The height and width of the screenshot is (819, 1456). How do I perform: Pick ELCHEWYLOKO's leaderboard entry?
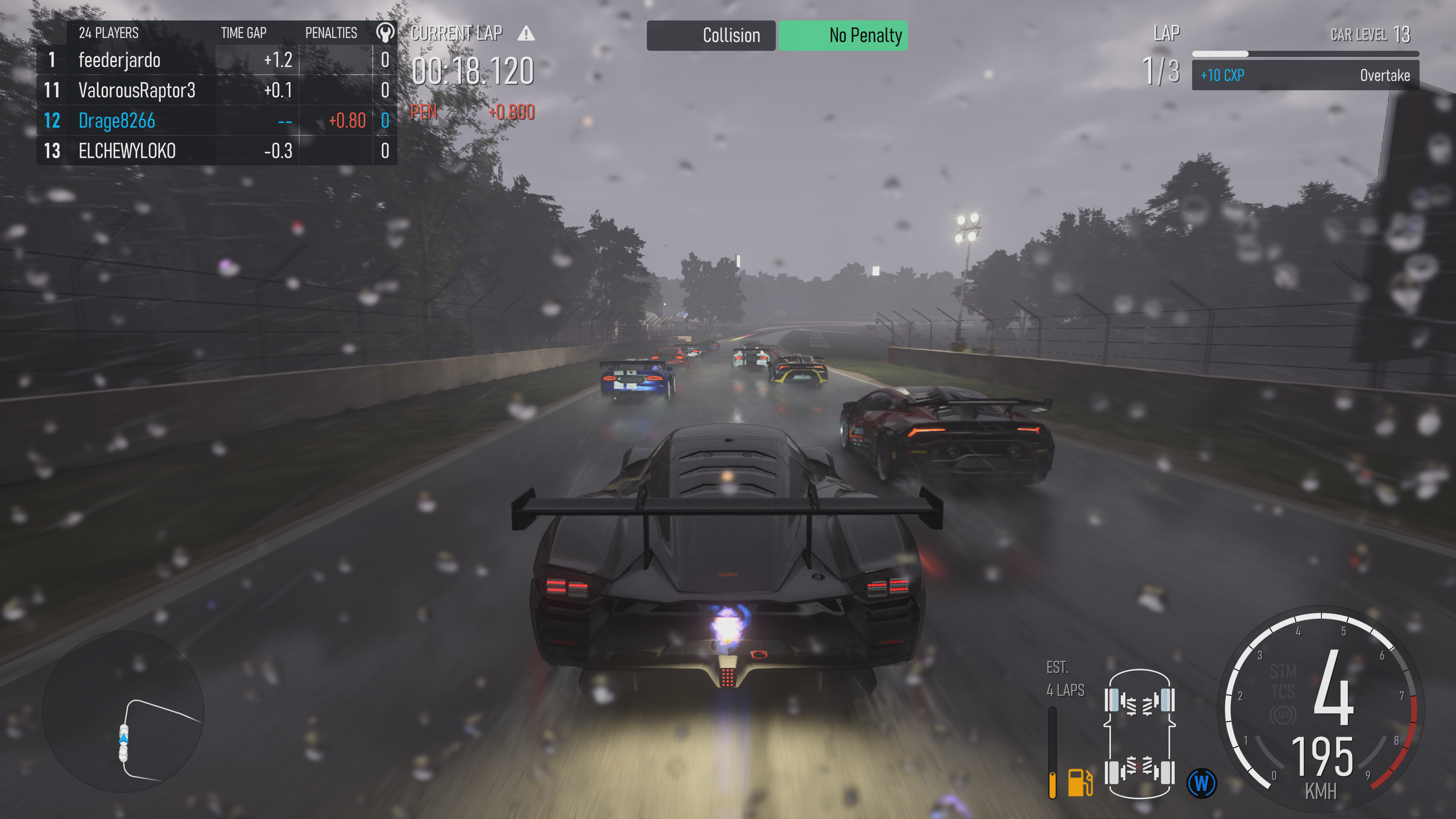pyautogui.click(x=217, y=151)
